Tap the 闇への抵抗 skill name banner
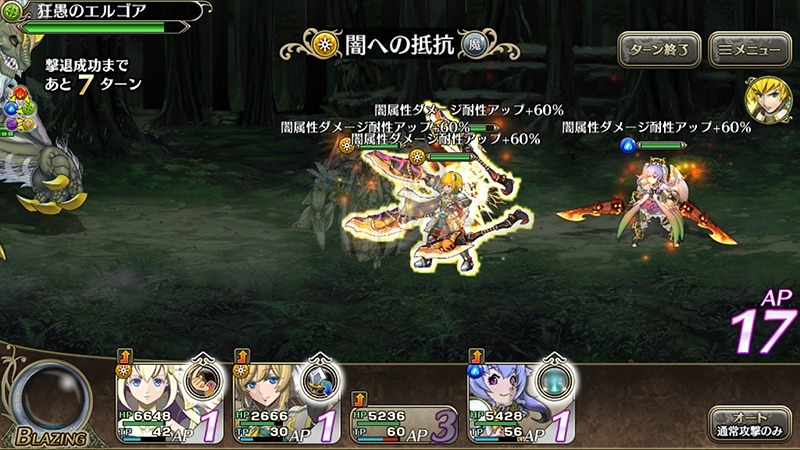This screenshot has width=800, height=450. point(398,46)
